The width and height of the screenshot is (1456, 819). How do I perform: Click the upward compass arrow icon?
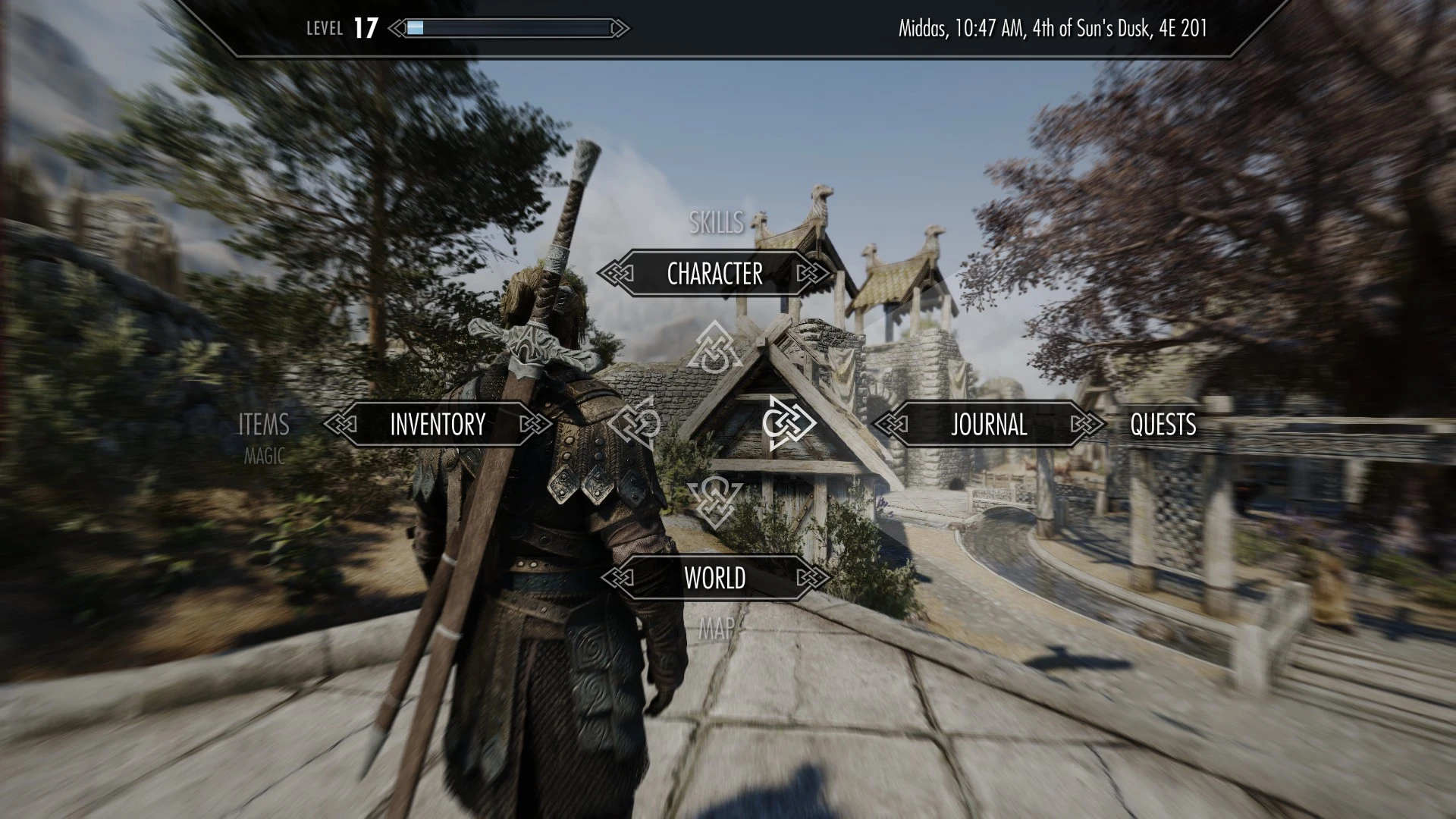pyautogui.click(x=713, y=348)
